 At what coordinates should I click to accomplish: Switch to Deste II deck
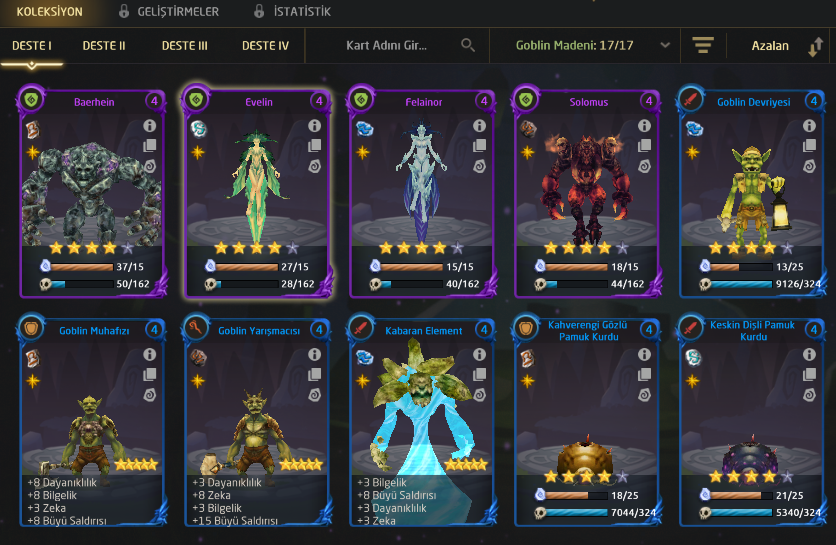(x=104, y=46)
